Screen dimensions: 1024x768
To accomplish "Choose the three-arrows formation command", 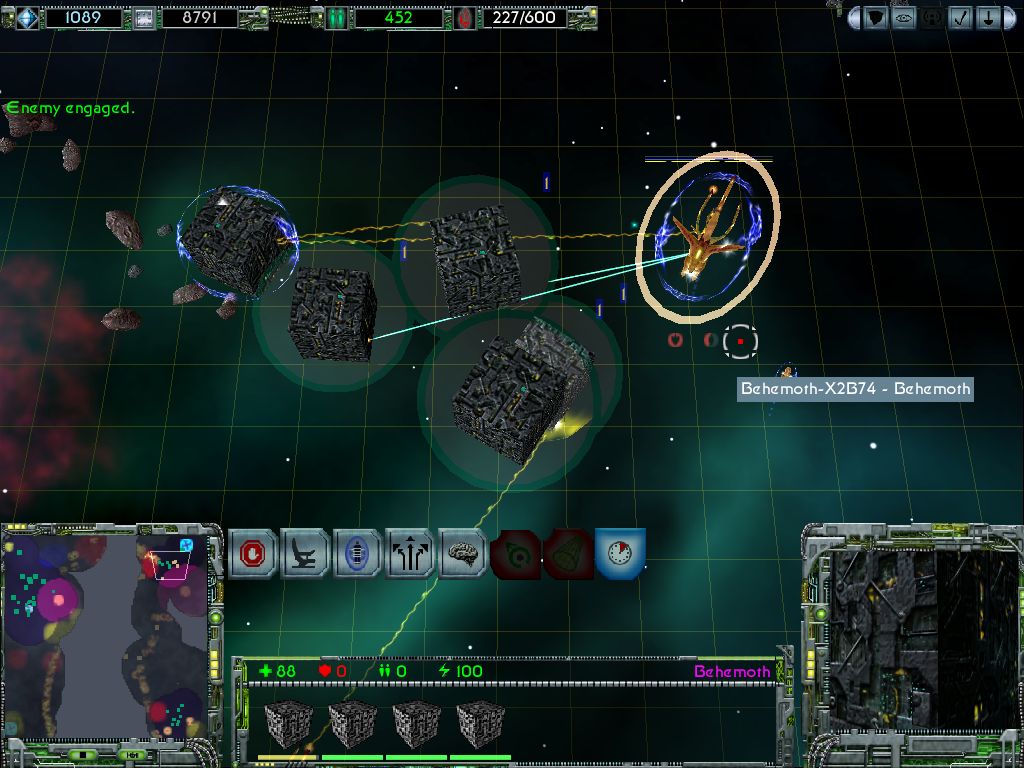I will (409, 553).
